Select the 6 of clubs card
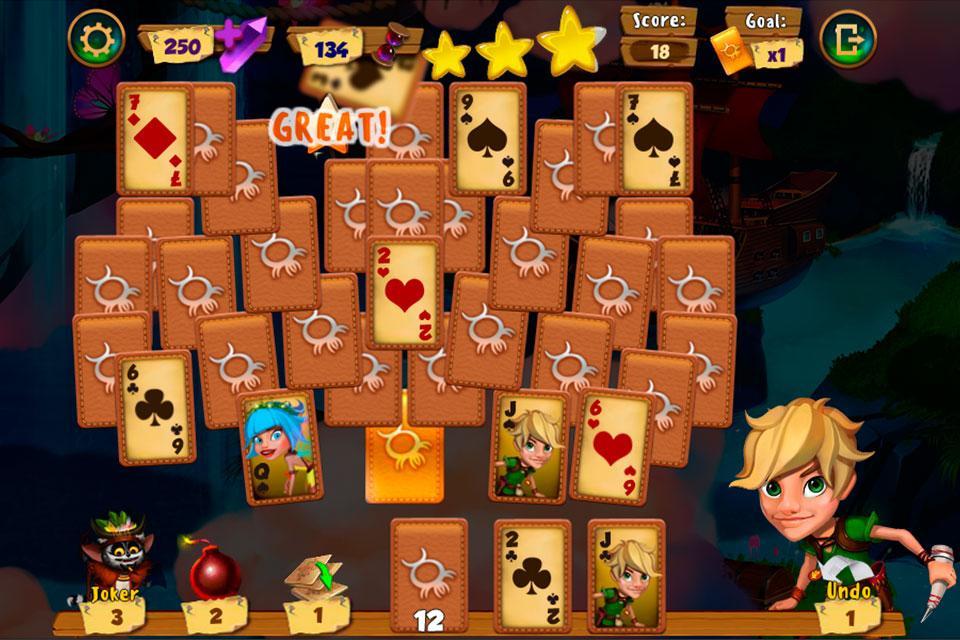Viewport: 960px width, 640px height. (155, 405)
